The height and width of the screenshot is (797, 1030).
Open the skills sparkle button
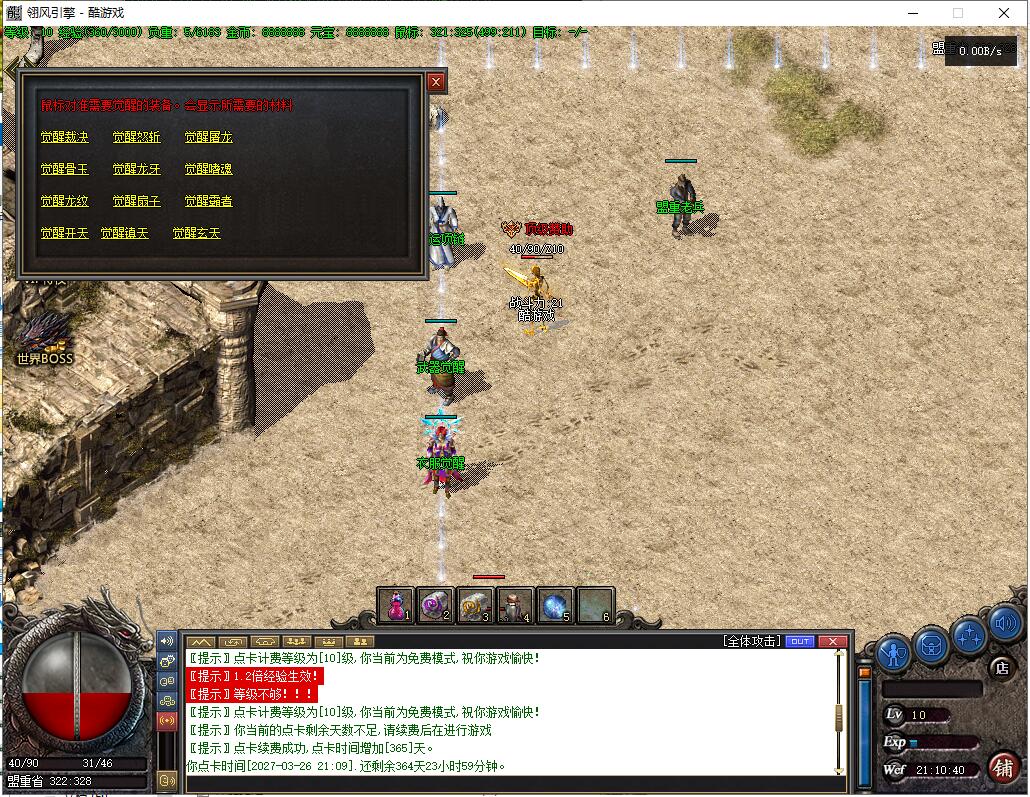click(x=969, y=635)
